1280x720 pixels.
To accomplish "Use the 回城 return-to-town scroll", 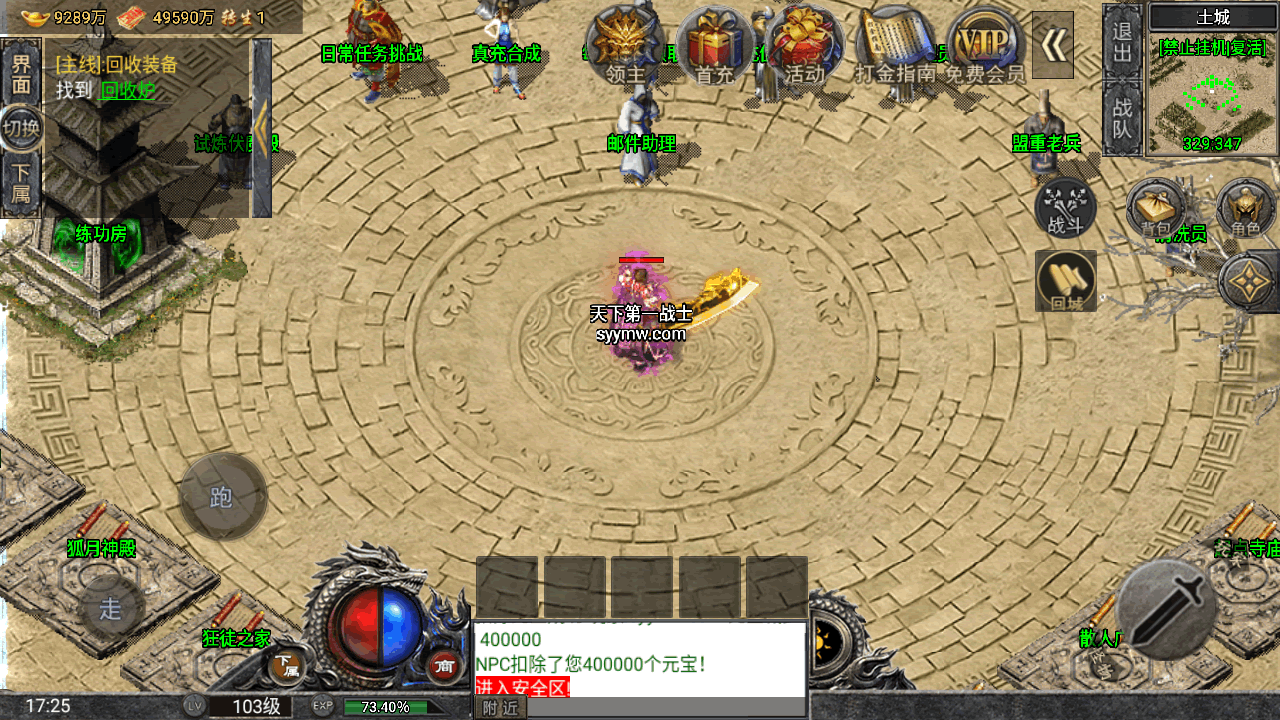I will click(1066, 281).
